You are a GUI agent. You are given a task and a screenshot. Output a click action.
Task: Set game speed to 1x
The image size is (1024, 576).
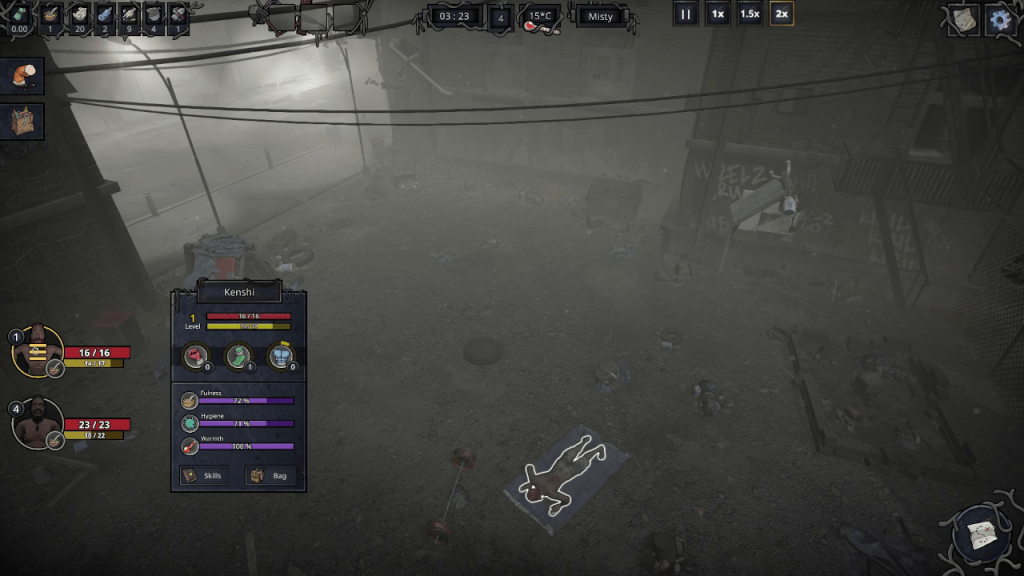click(x=717, y=15)
